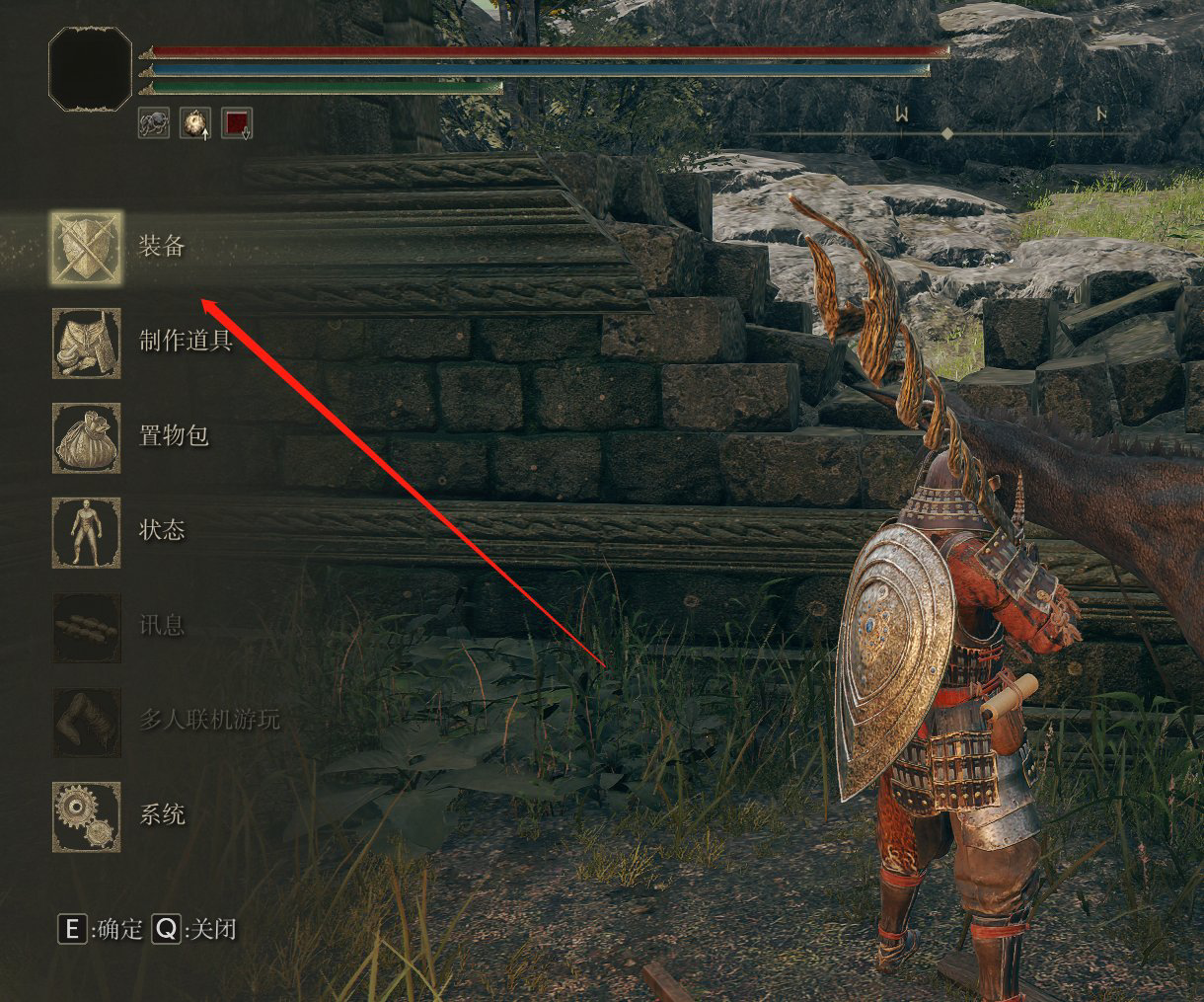Open the 装备 equipment menu

click(87, 248)
